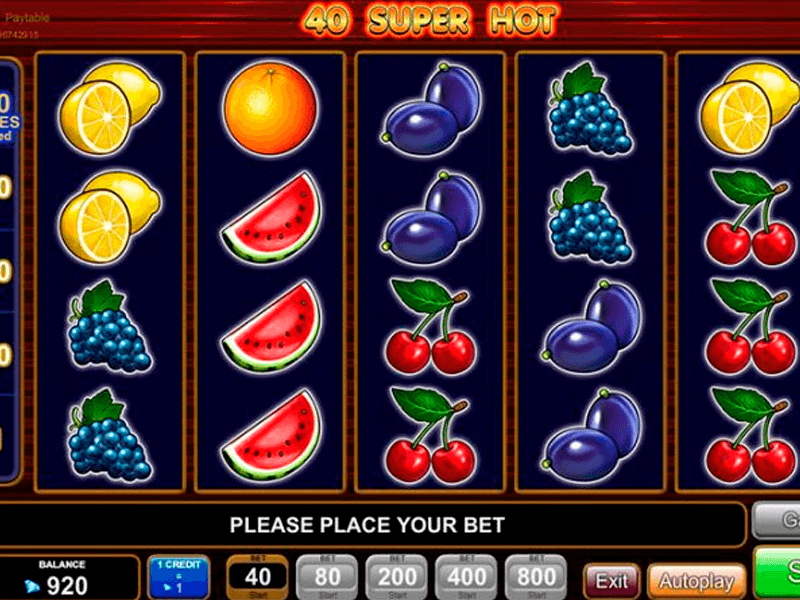Click the grey Gamble button
Image resolution: width=800 pixels, height=600 pixels.
click(778, 521)
